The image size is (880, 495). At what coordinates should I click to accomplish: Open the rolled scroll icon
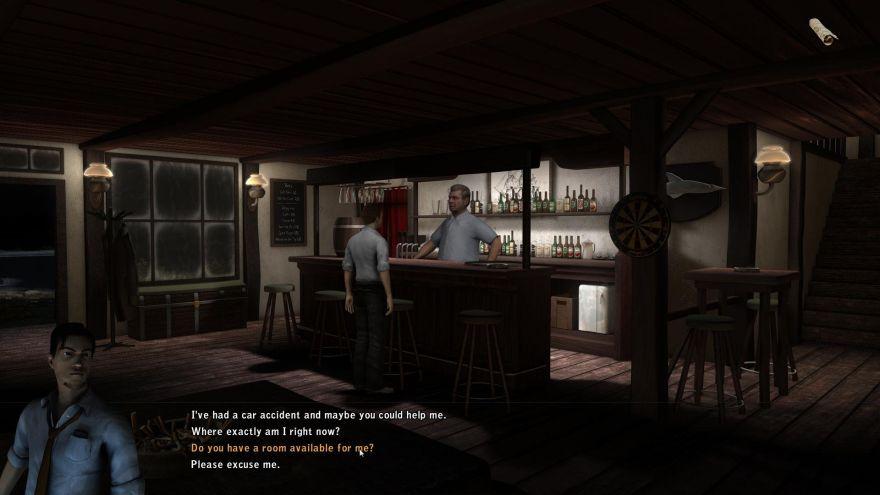click(823, 31)
